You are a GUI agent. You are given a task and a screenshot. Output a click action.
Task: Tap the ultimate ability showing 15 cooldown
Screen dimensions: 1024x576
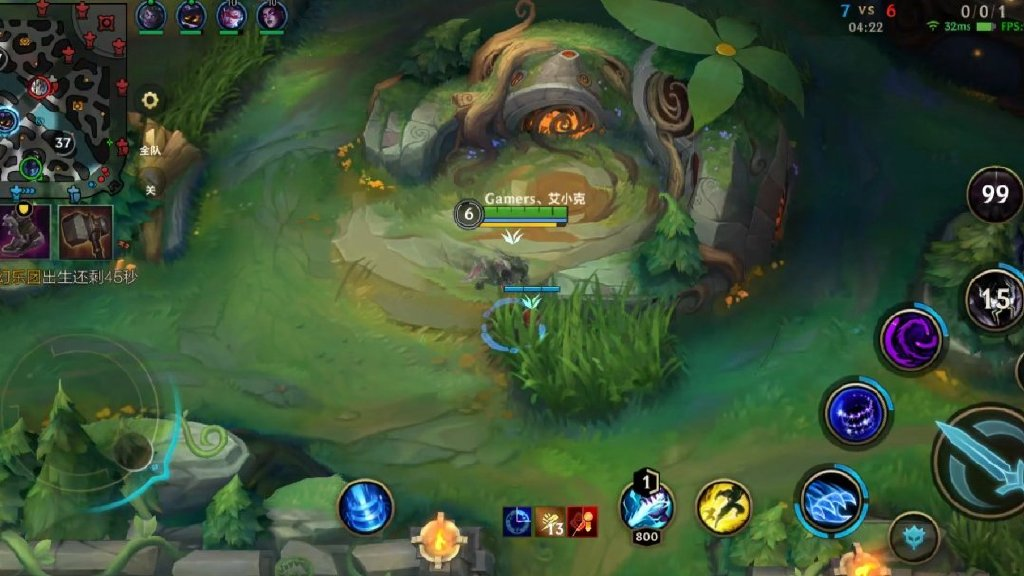pyautogui.click(x=995, y=299)
